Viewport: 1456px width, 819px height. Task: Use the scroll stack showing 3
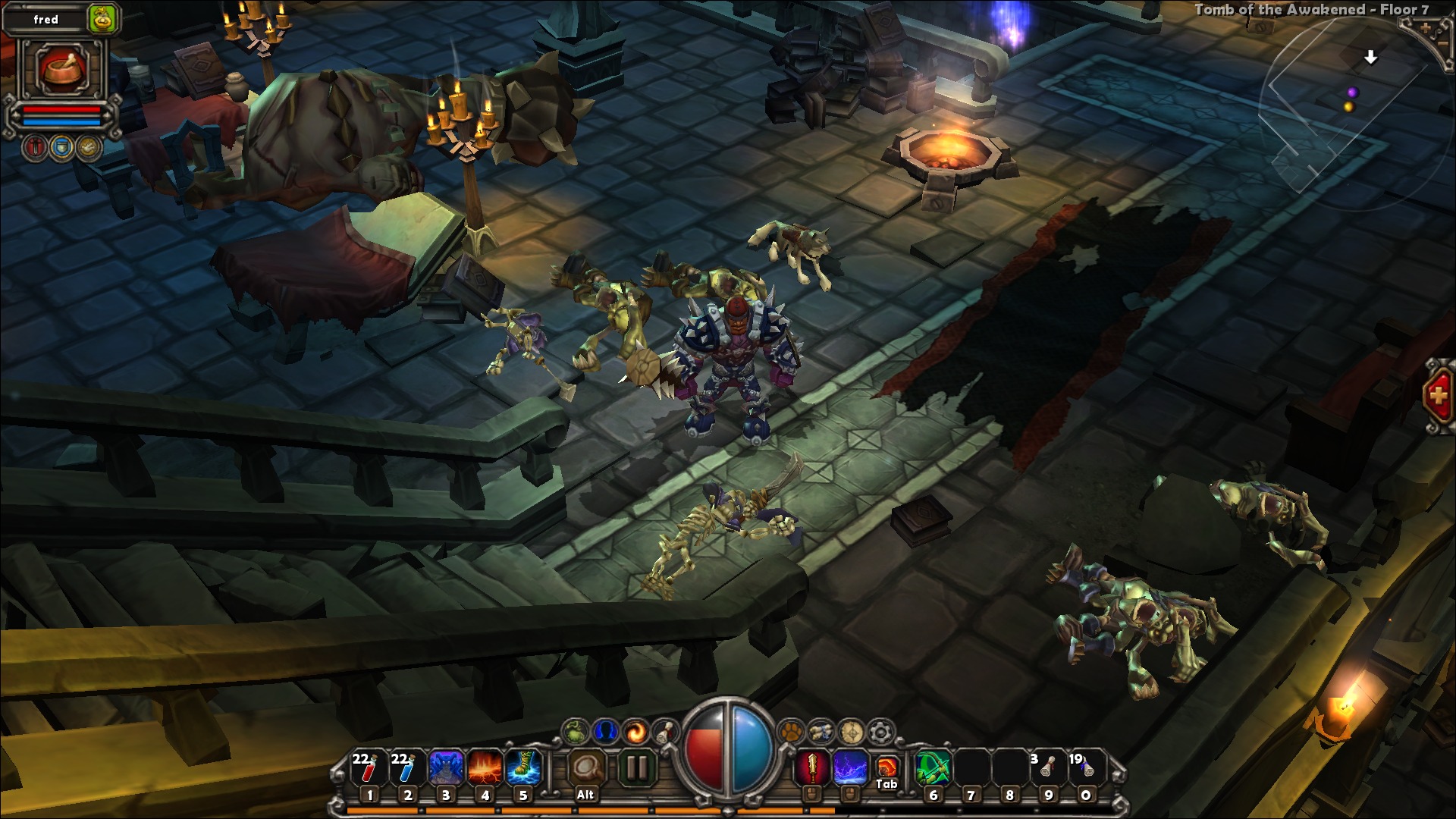click(1047, 770)
